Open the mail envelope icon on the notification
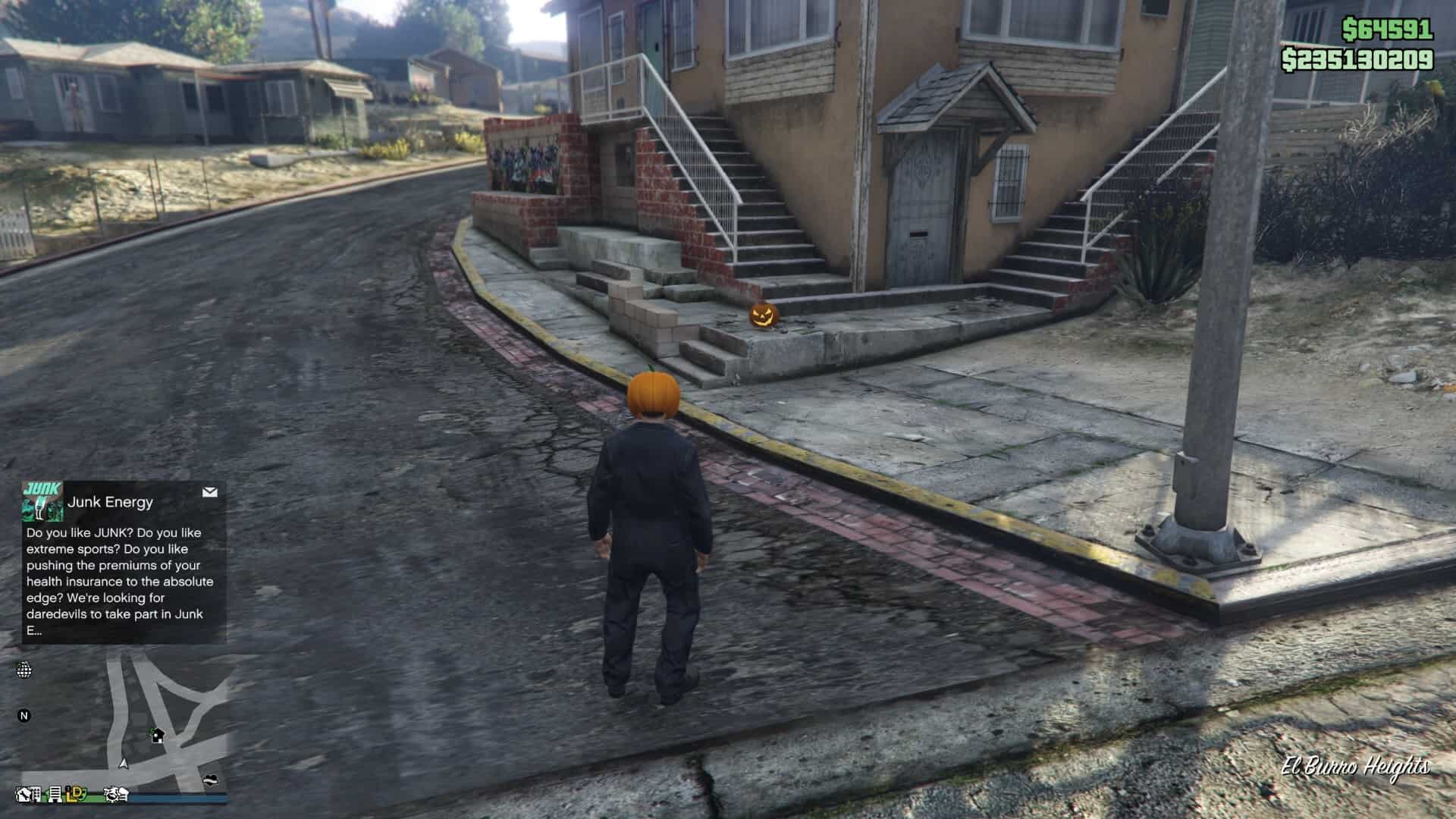 click(x=208, y=493)
